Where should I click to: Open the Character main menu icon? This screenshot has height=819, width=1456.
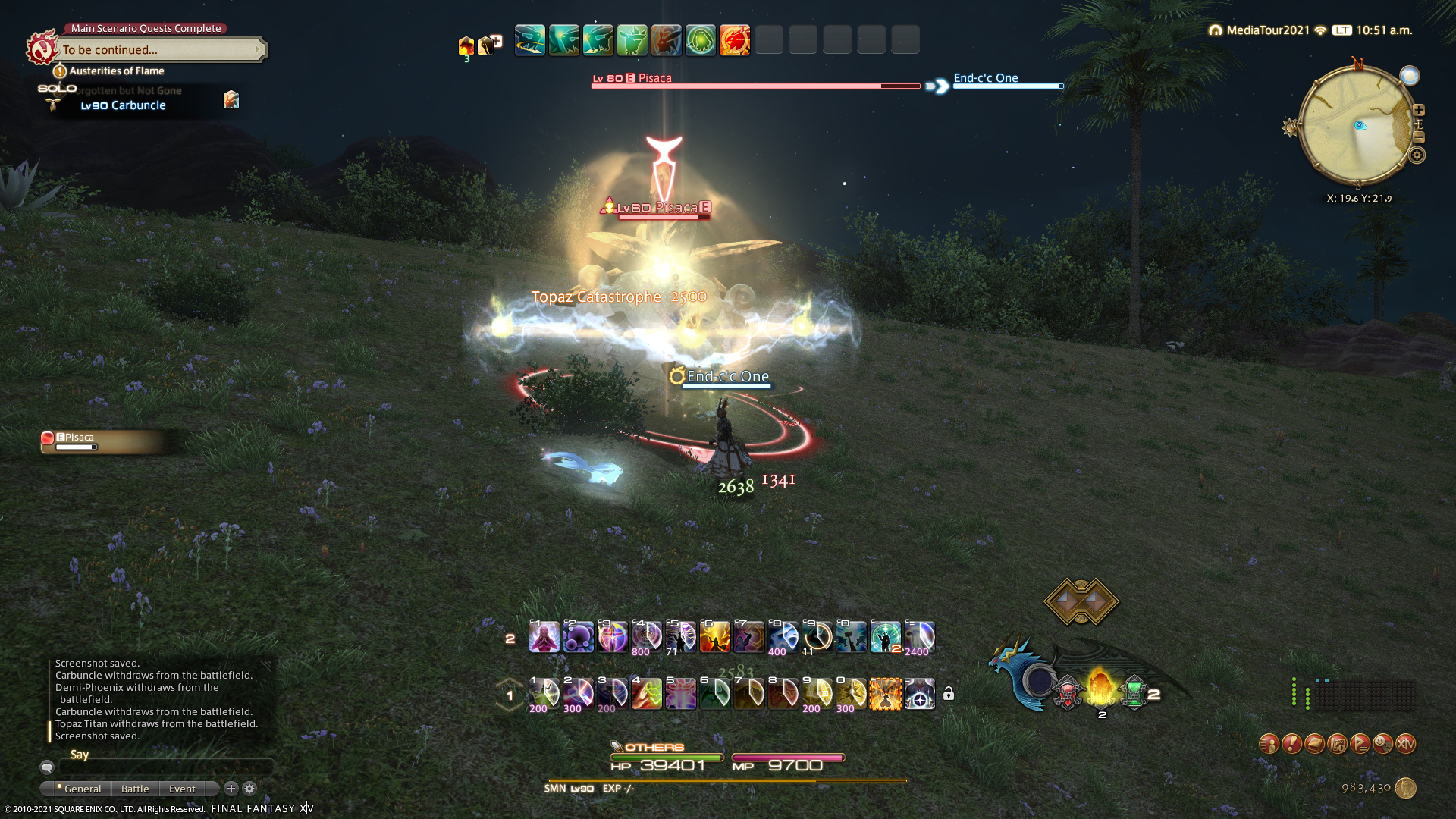coord(1269,744)
